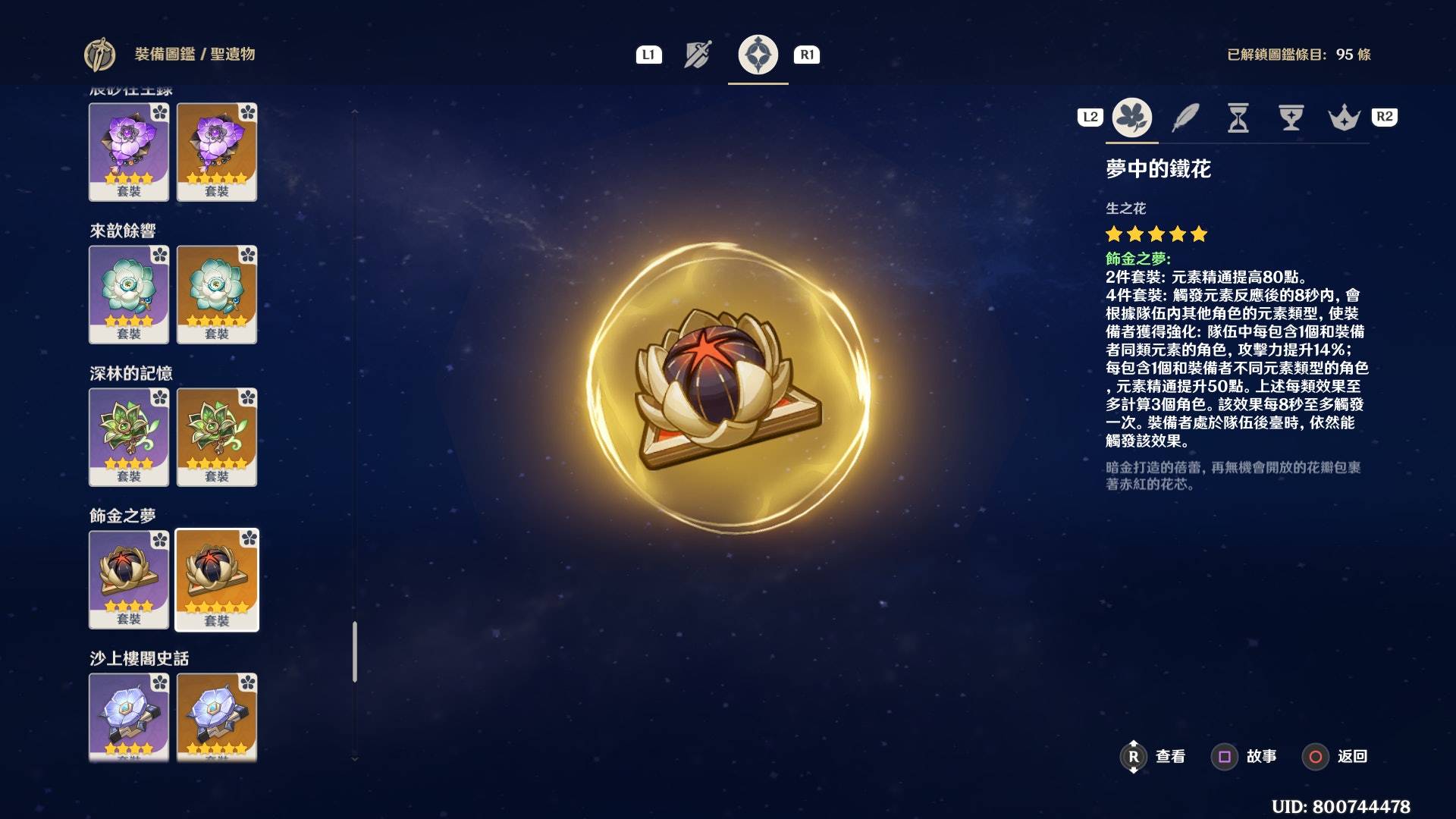Select the four-star 飾金之夢 flower
The width and height of the screenshot is (1456, 819).
coord(129,579)
